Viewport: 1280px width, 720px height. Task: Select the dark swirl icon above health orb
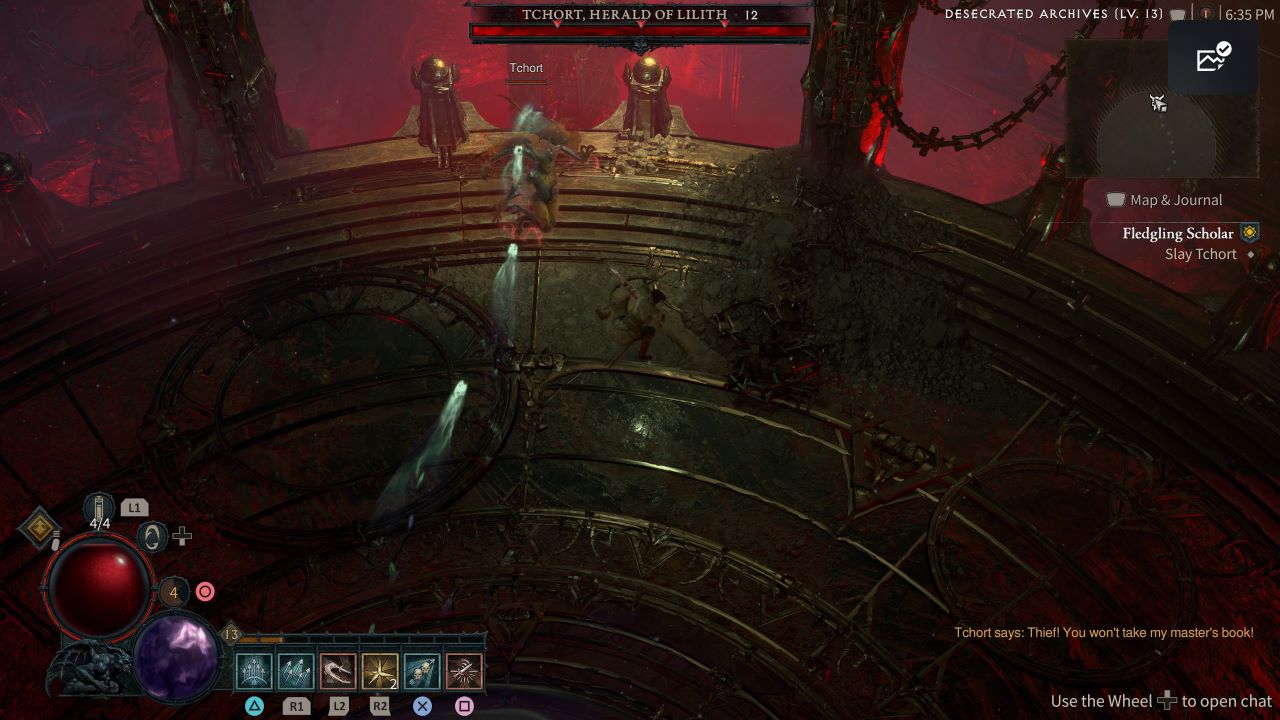(x=151, y=537)
